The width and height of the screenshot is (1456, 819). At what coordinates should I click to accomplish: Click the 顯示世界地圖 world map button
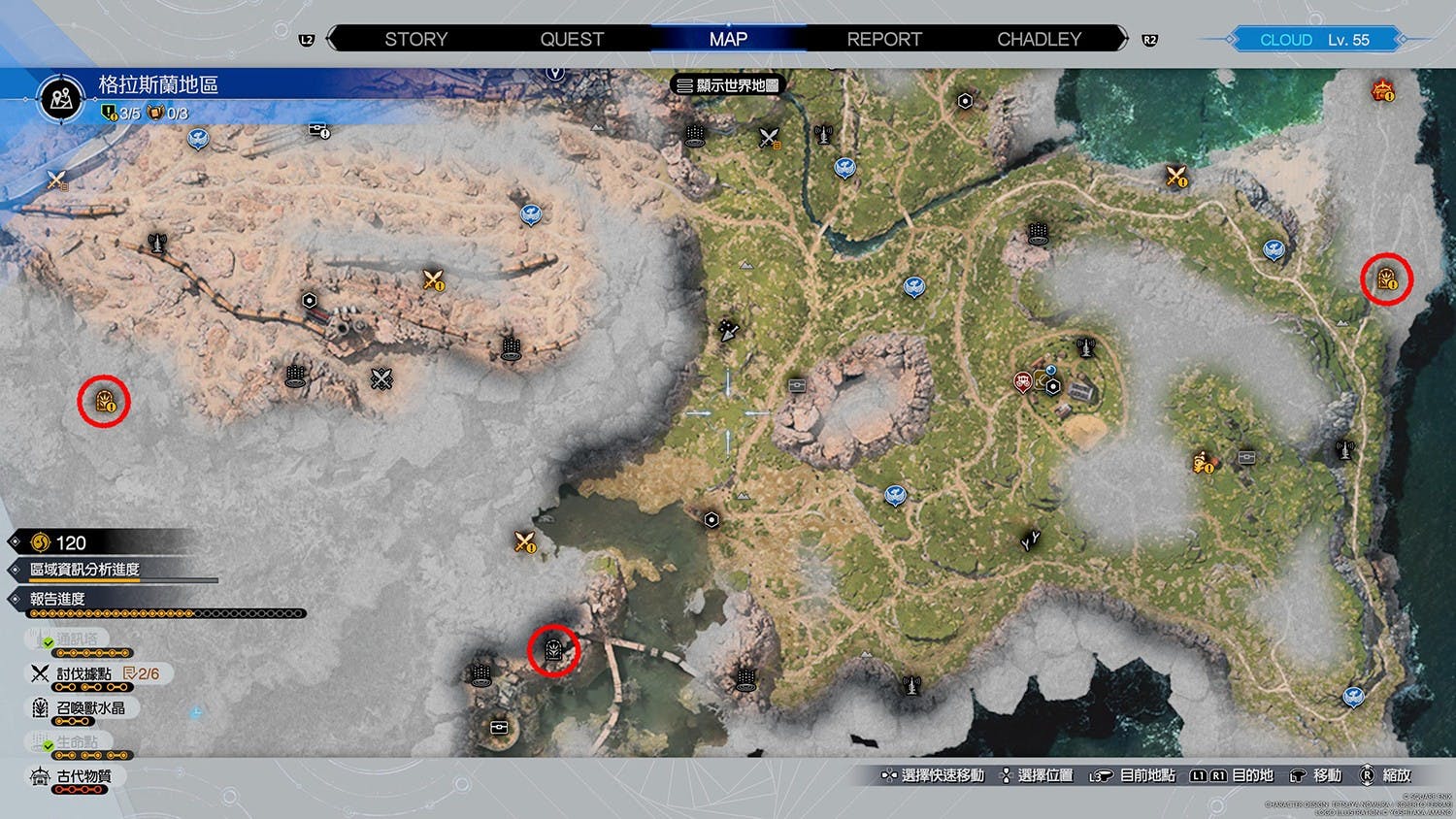pyautogui.click(x=728, y=85)
